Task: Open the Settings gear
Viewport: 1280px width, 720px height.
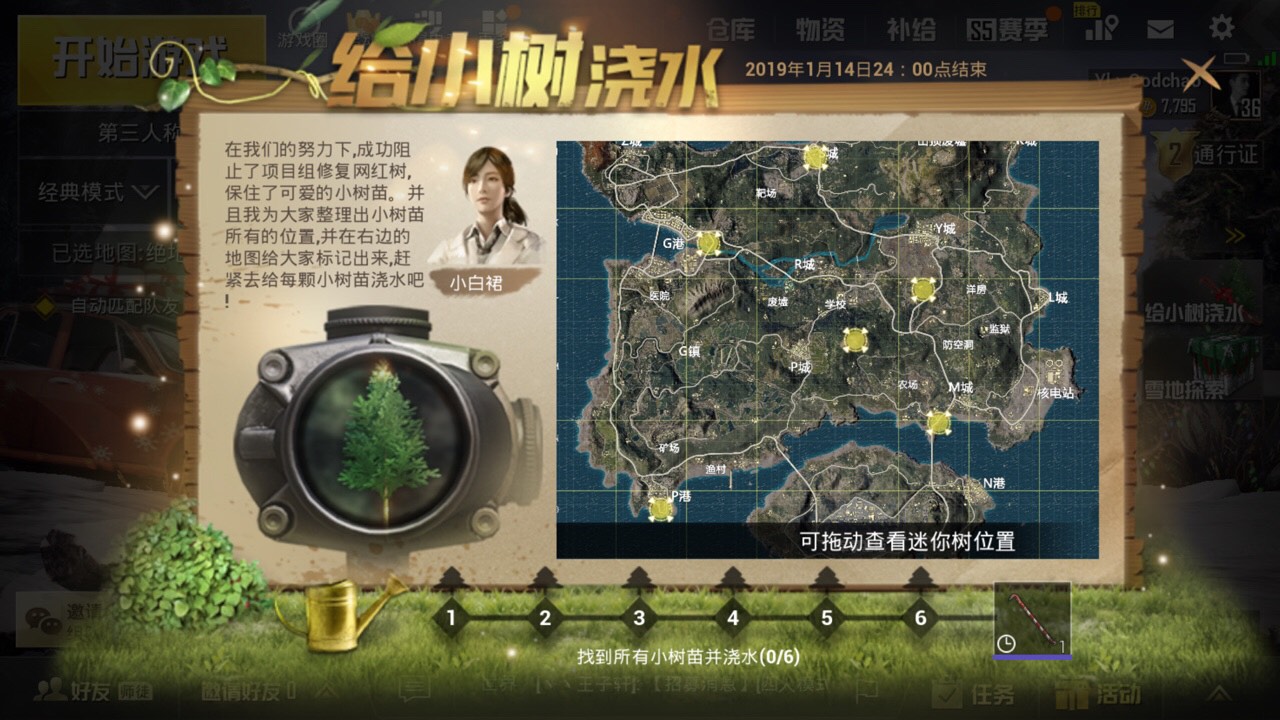Action: (x=1220, y=28)
